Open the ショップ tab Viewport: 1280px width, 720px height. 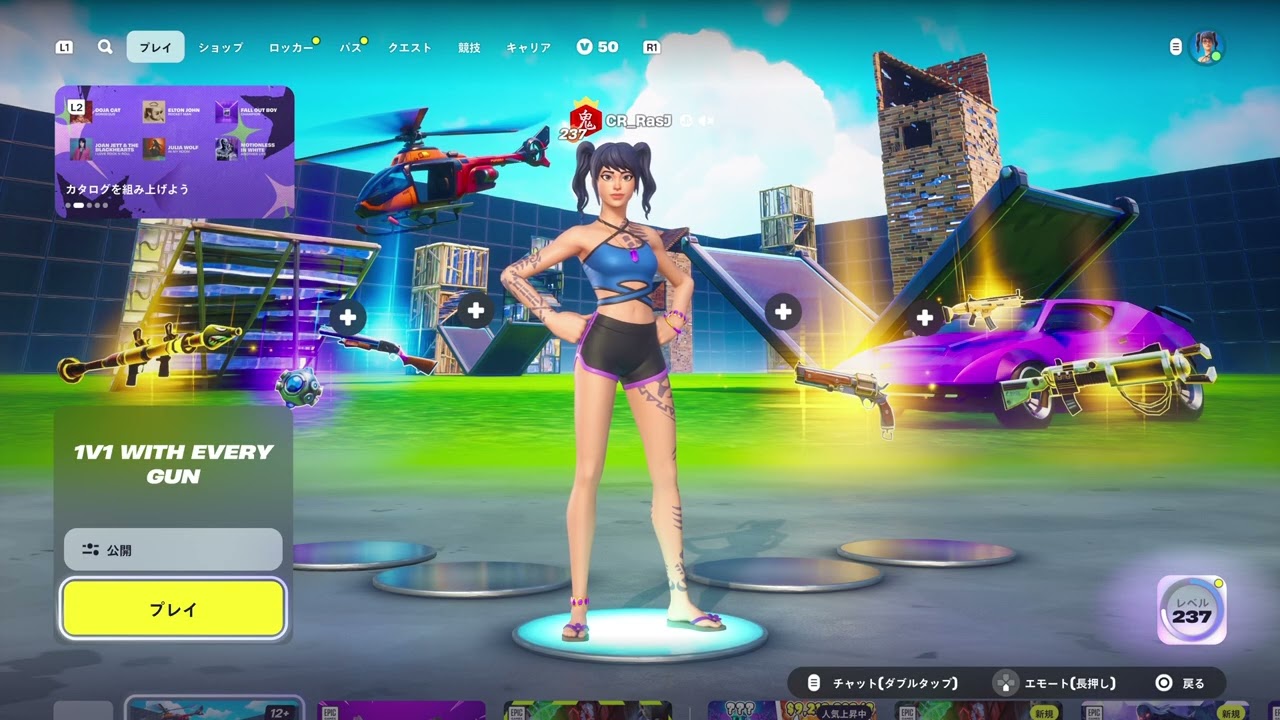pyautogui.click(x=220, y=47)
